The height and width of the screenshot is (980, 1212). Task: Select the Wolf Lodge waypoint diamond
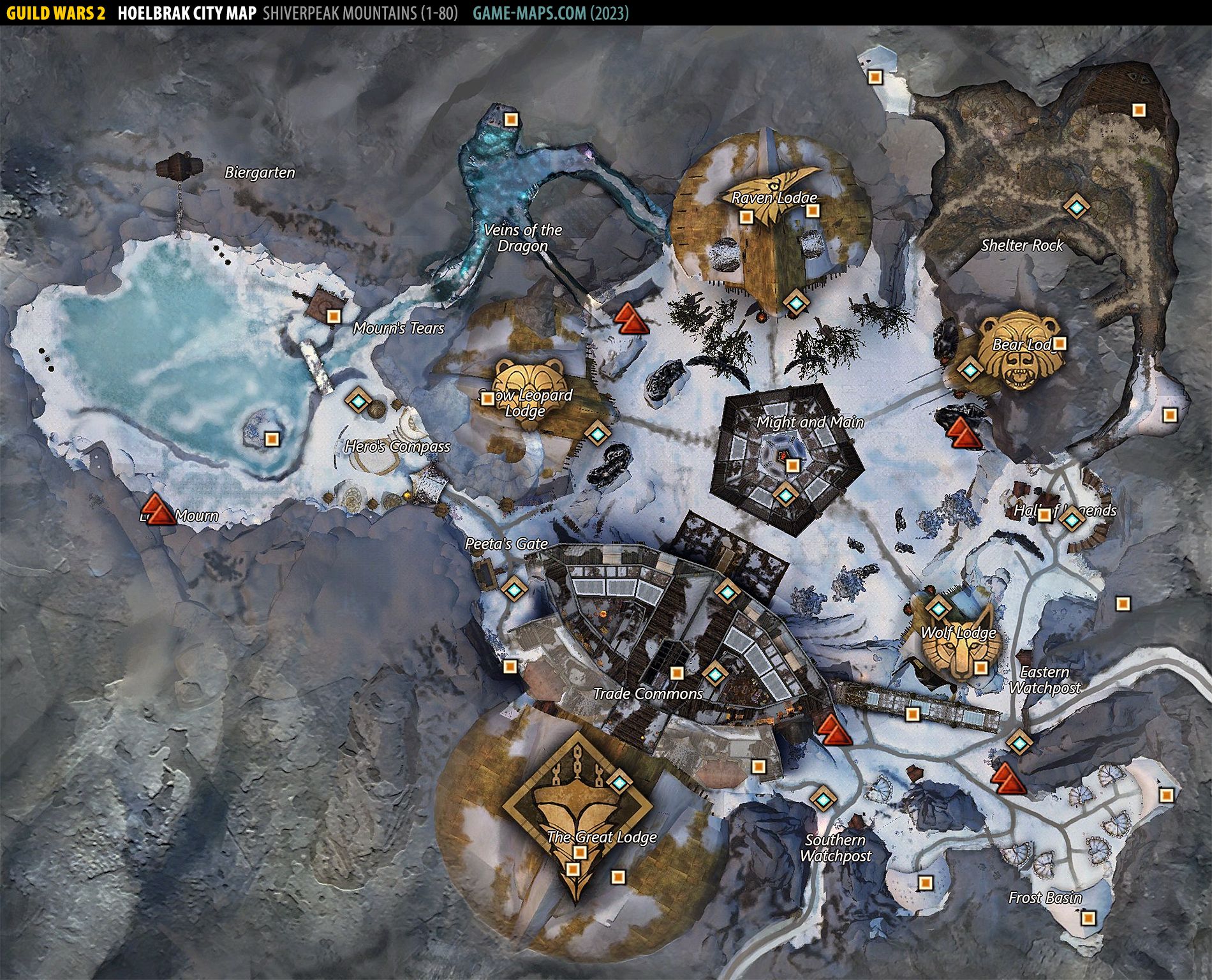pos(938,608)
